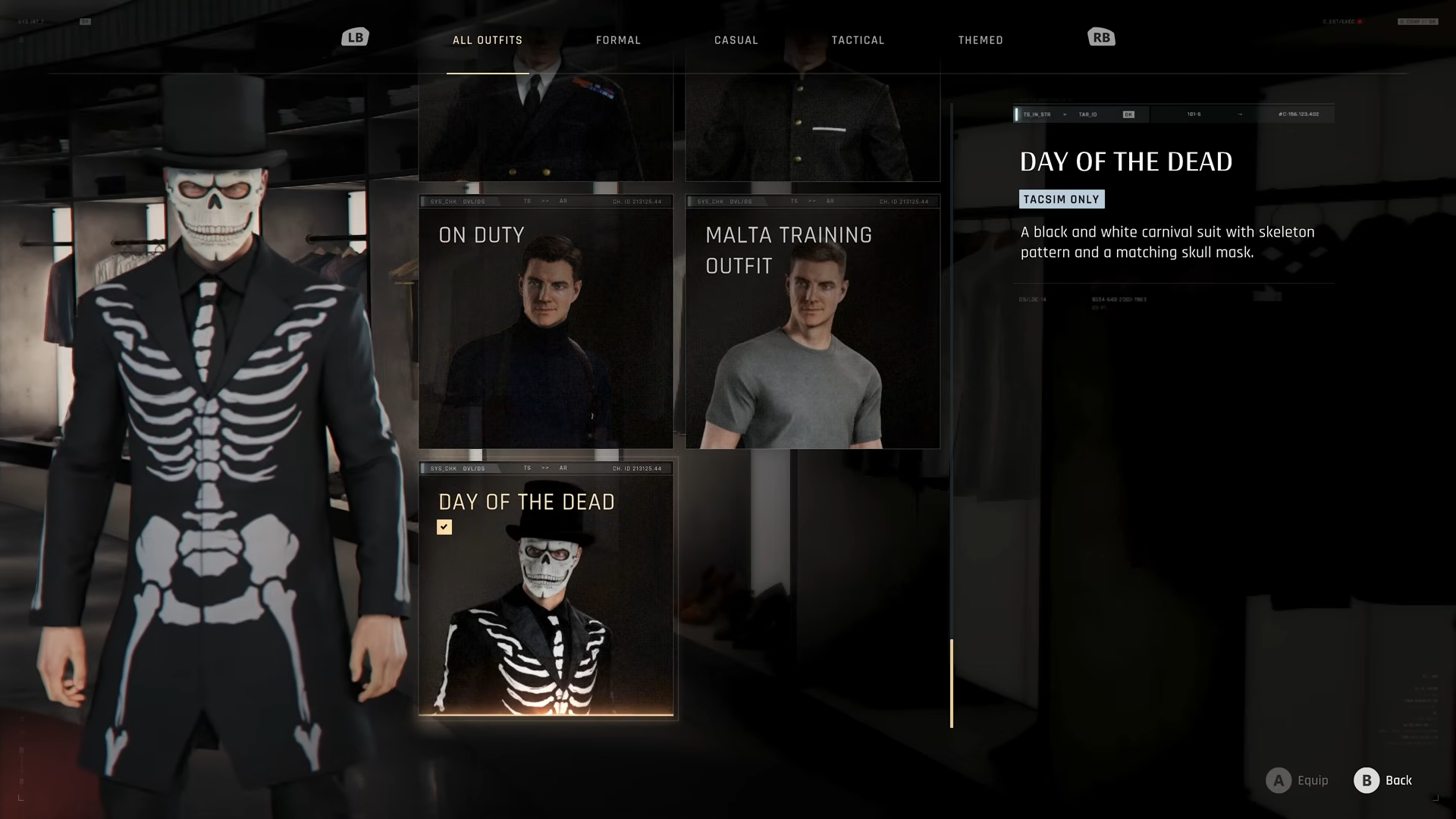Click the OK badge in the TAR_ID bar
This screenshot has height=819, width=1456.
click(x=1128, y=114)
